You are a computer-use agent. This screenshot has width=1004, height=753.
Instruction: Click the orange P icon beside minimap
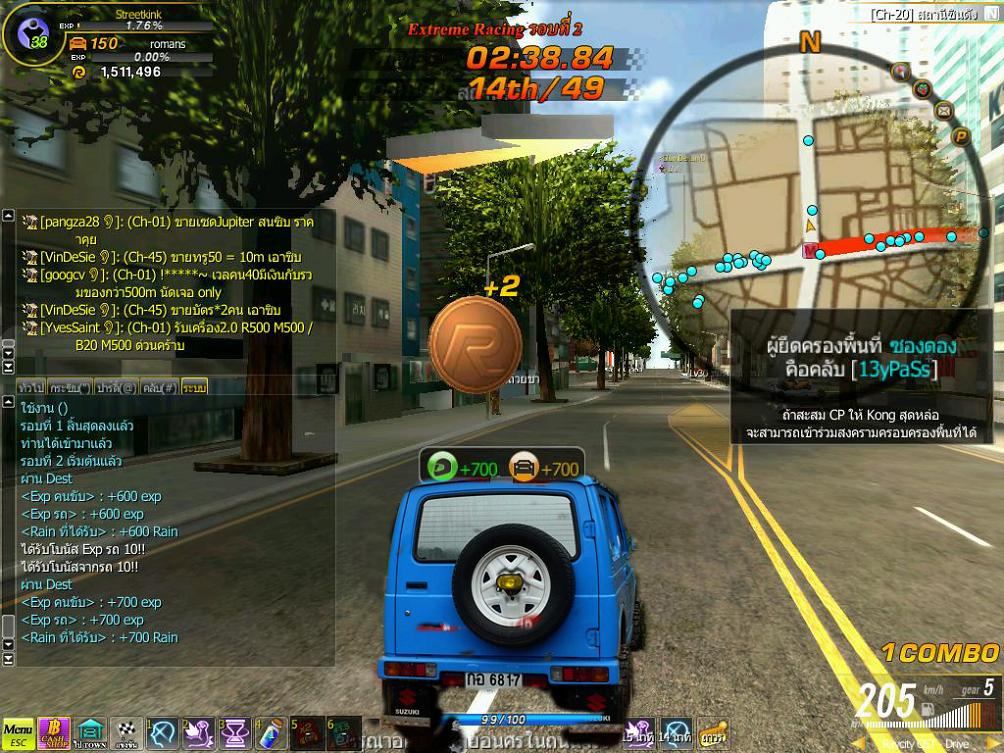click(x=961, y=136)
